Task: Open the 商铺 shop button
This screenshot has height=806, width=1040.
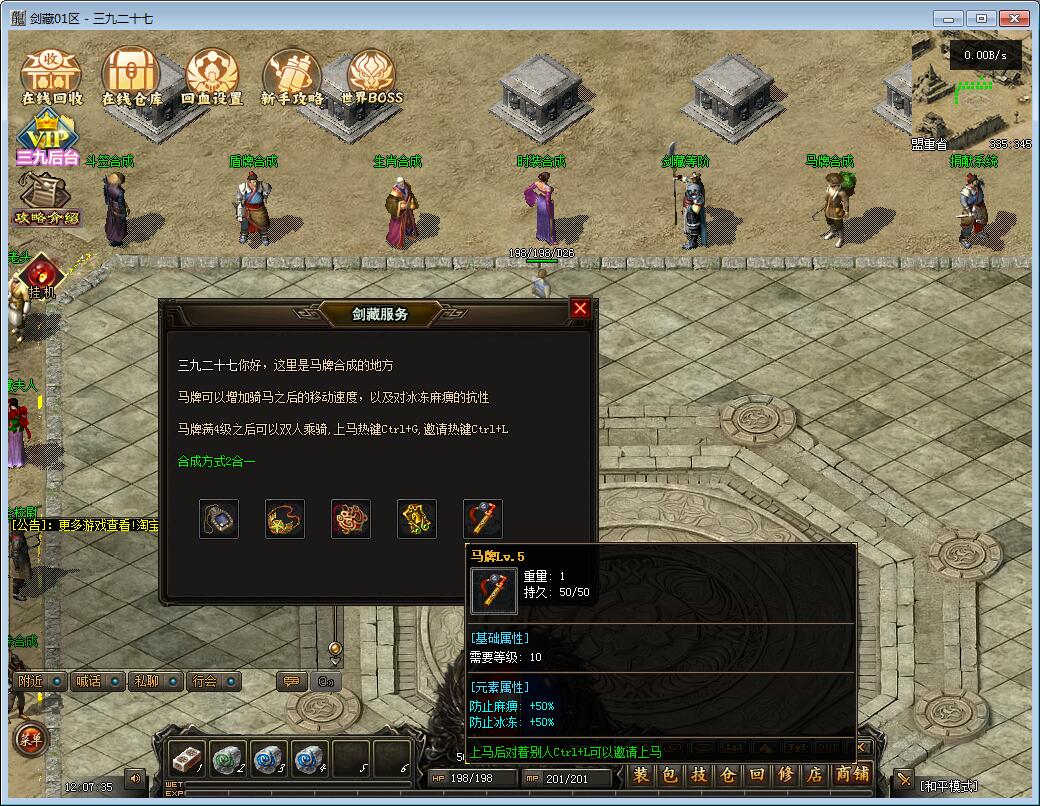Action: click(x=852, y=774)
